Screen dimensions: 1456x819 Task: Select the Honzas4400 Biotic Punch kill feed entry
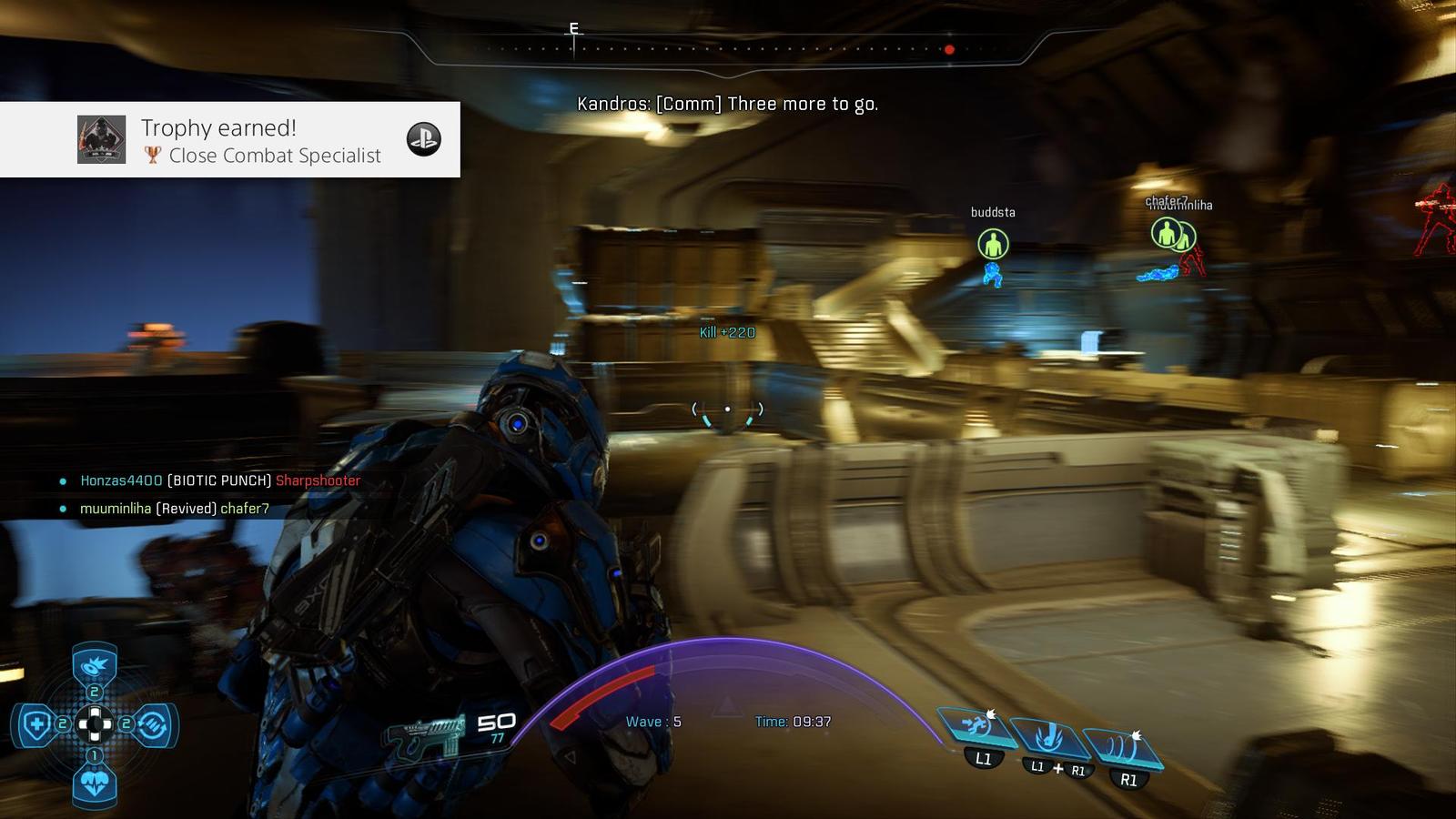click(x=220, y=480)
